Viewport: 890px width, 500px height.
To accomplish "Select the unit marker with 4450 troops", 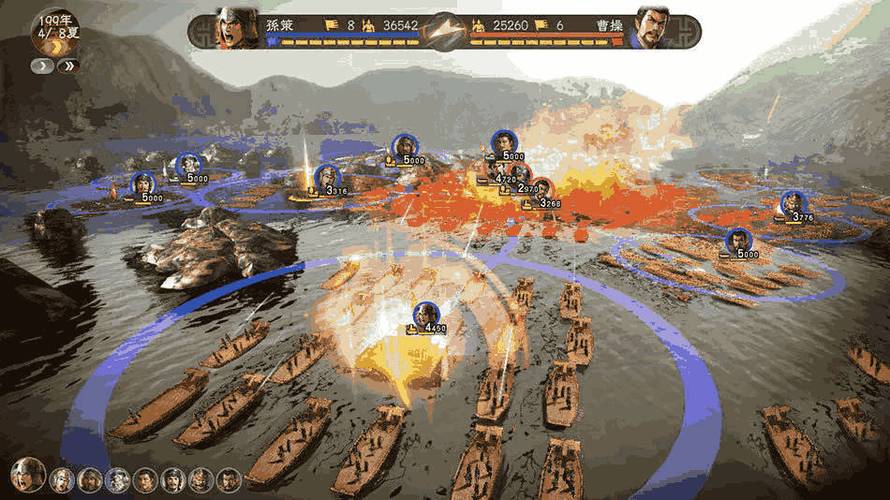I will [x=426, y=315].
